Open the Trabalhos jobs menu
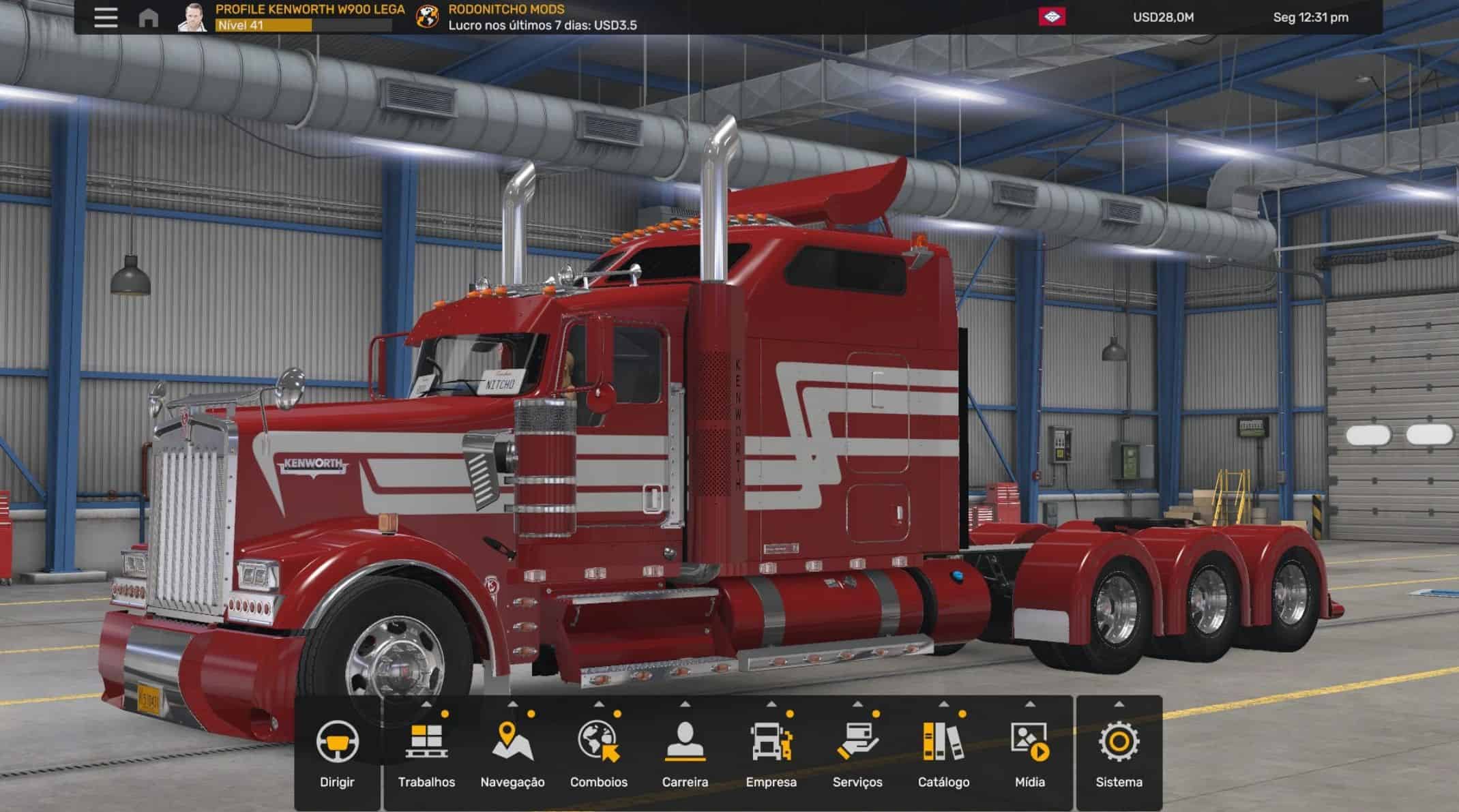Viewport: 1459px width, 812px height. coord(426,753)
